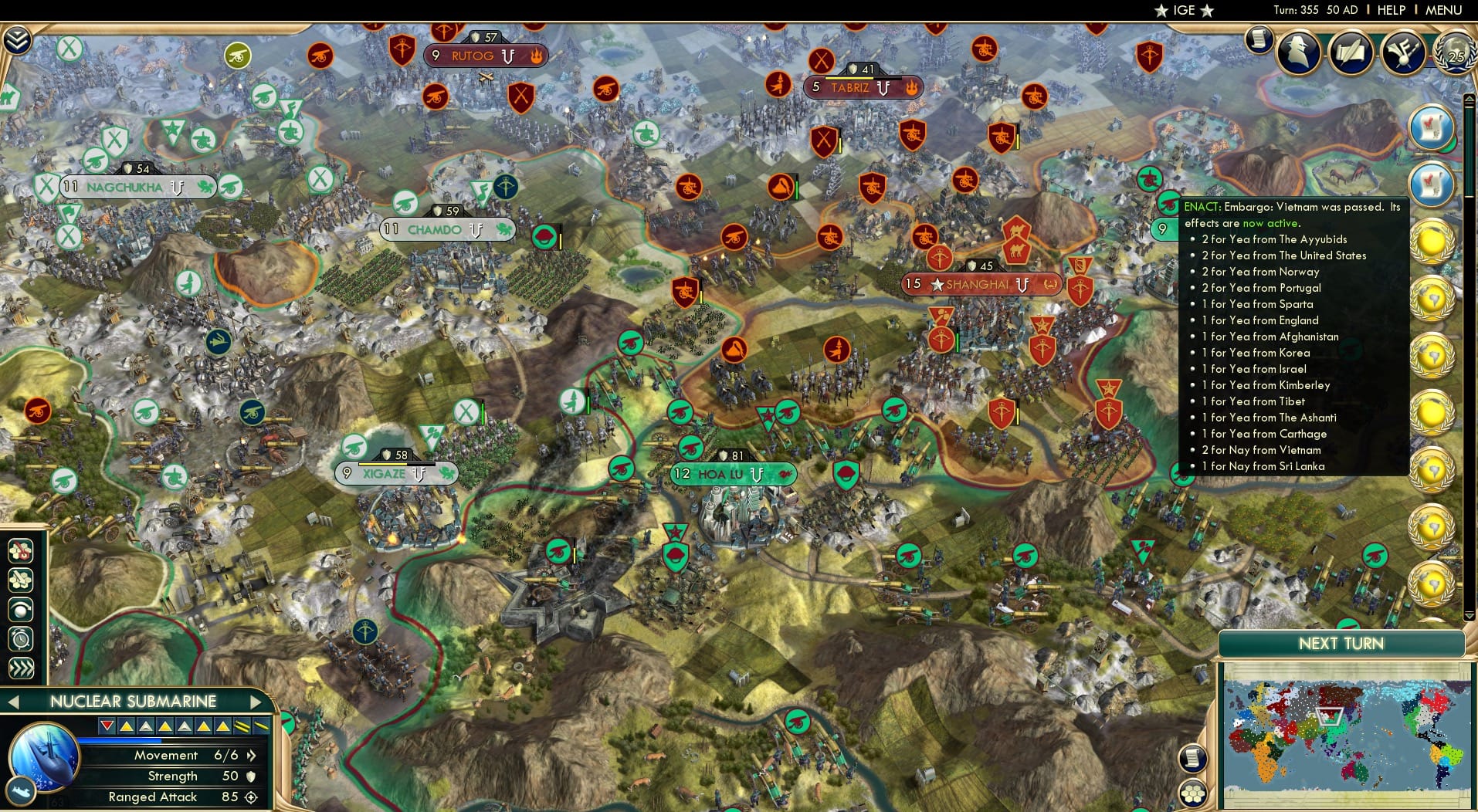Click the scroll icon beside the minimap
The height and width of the screenshot is (812, 1478).
1195,759
